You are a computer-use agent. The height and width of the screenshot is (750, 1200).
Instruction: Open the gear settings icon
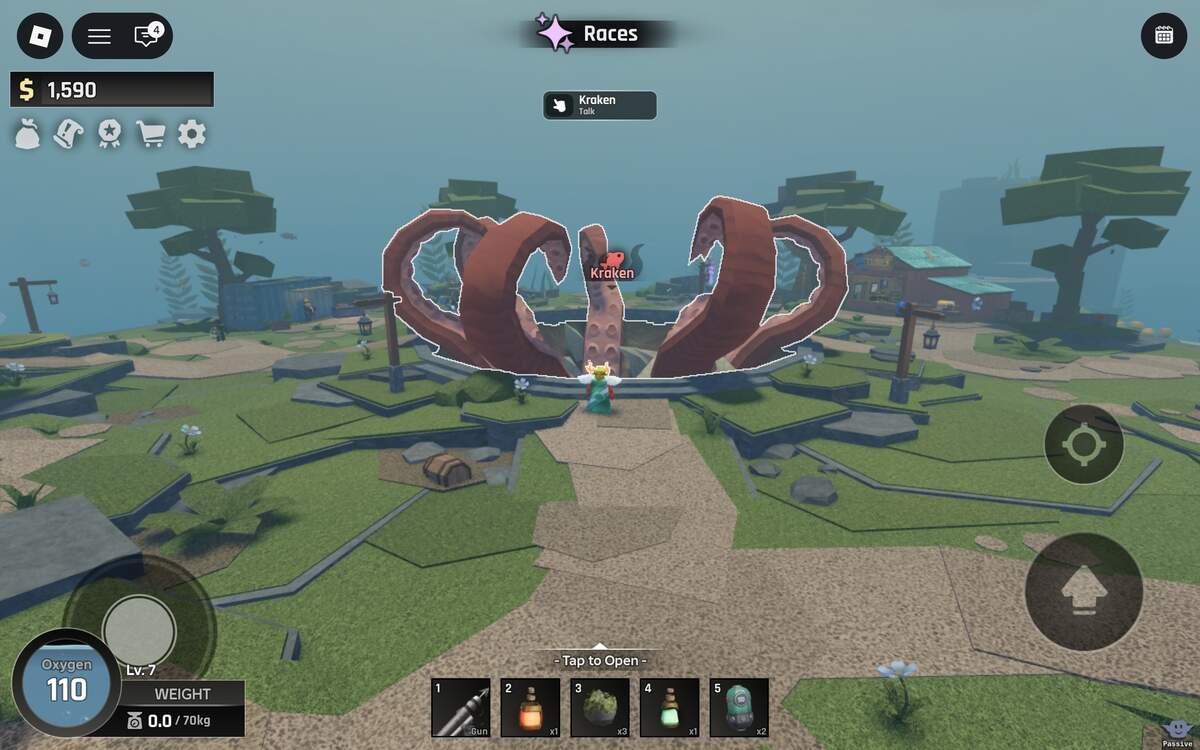[x=191, y=134]
